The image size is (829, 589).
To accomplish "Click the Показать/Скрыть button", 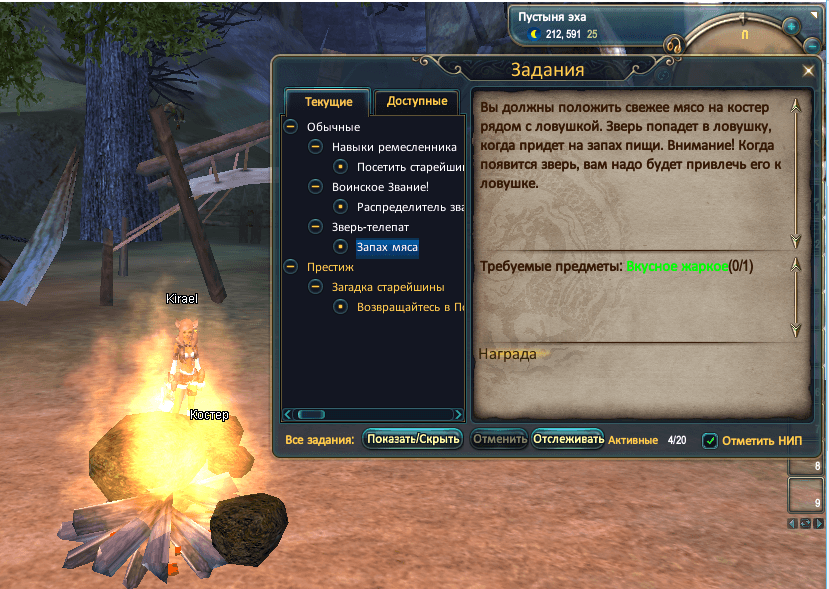I will pos(413,439).
